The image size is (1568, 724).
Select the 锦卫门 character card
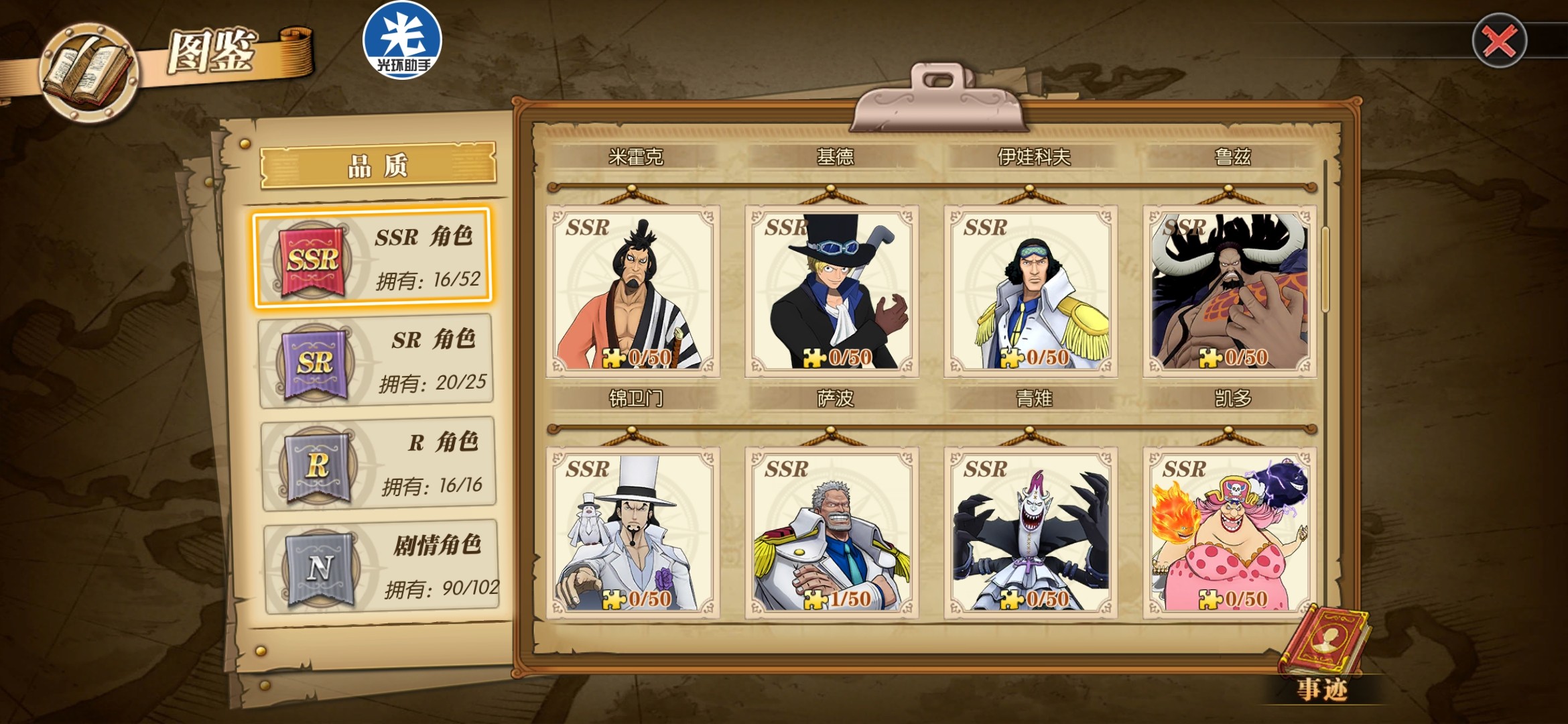point(633,292)
